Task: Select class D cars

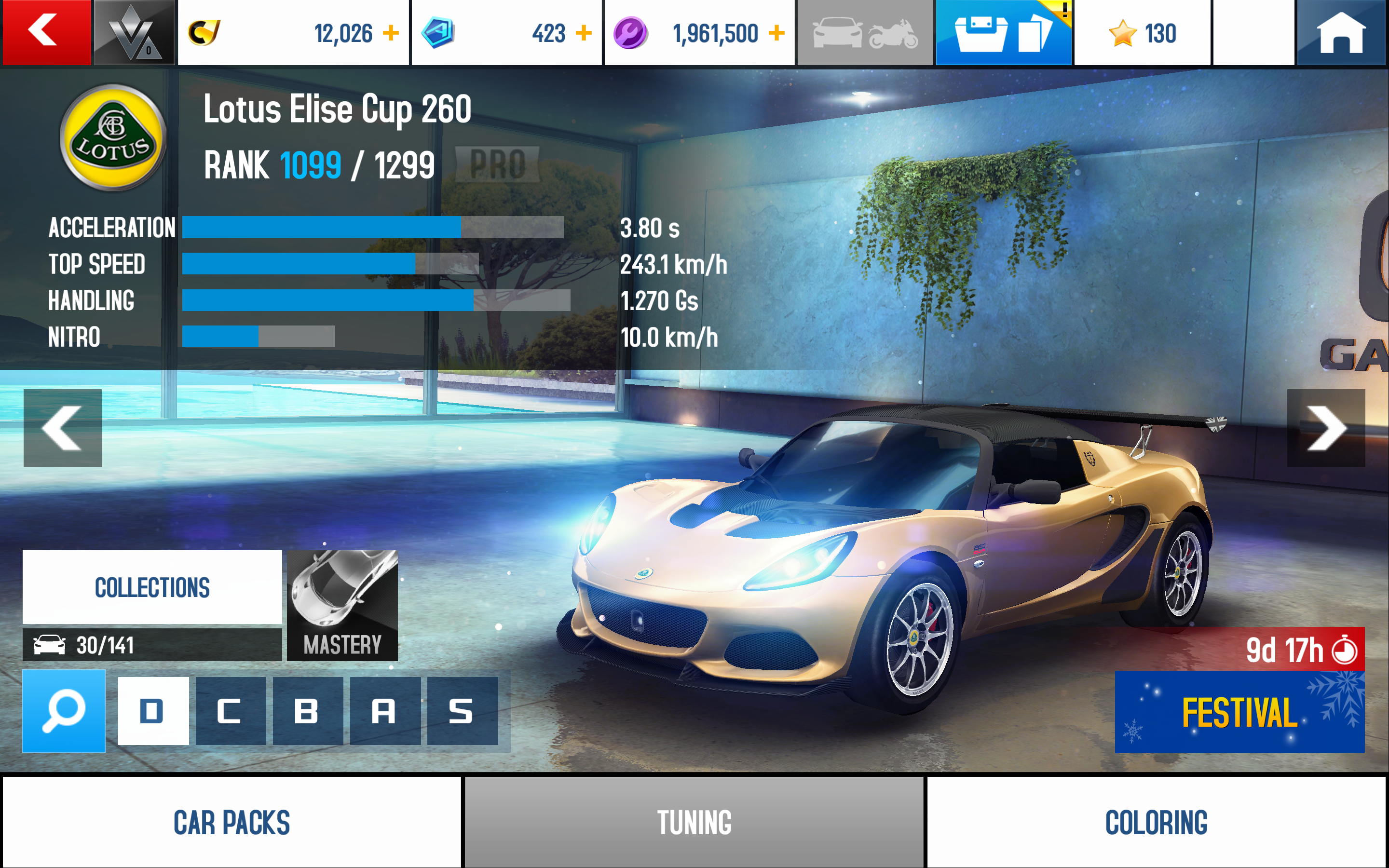Action: [153, 711]
